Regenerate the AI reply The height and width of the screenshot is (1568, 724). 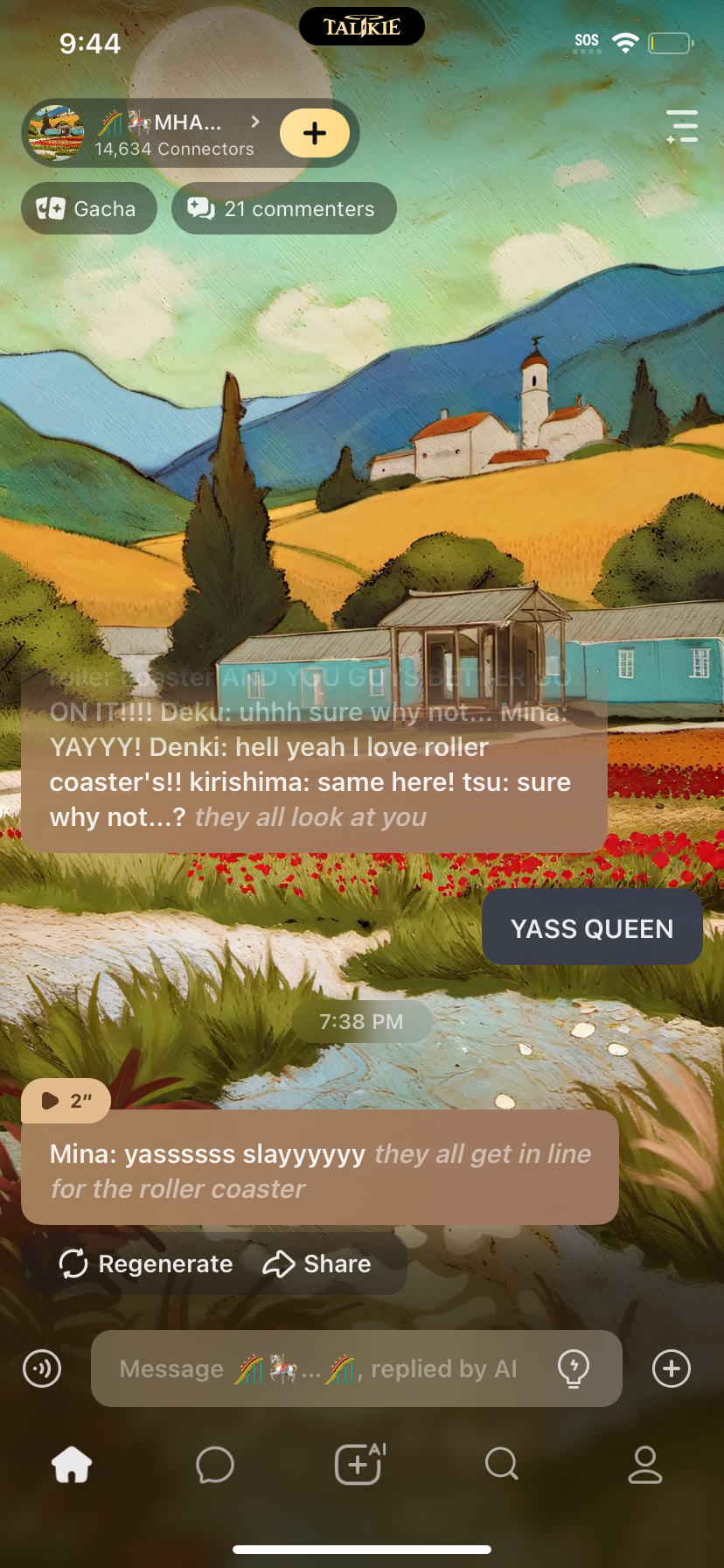coord(146,1263)
